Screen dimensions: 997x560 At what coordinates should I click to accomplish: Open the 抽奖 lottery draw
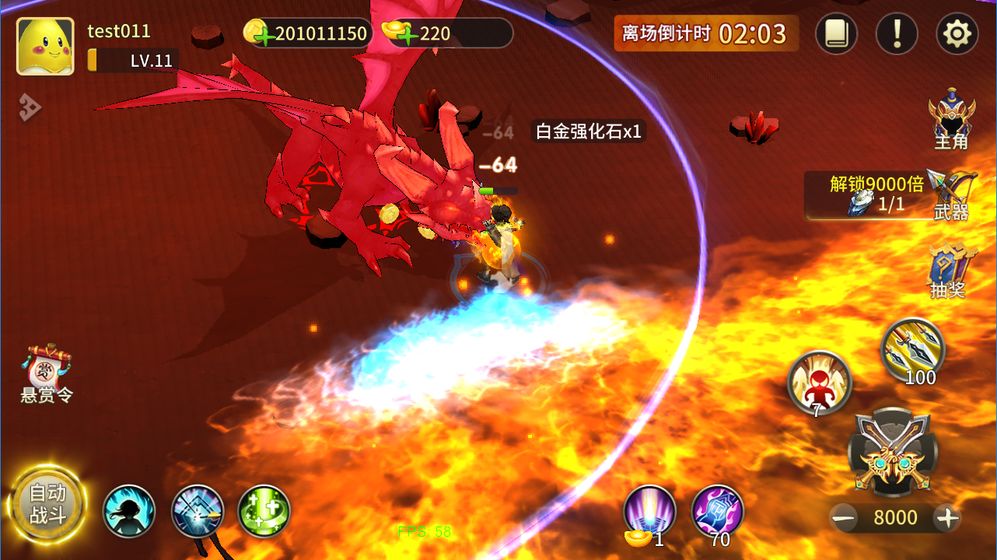(x=951, y=270)
